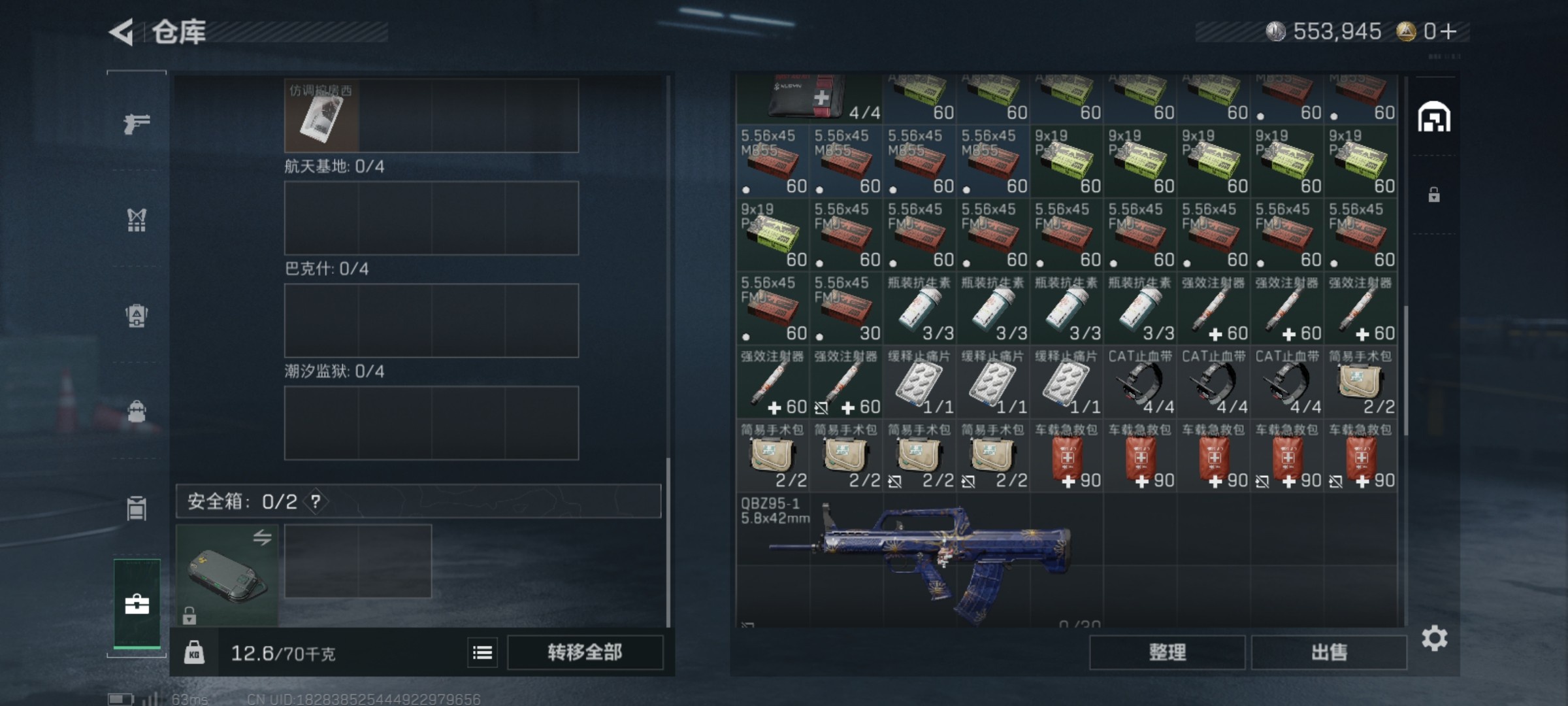This screenshot has height=706, width=1568.
Task: Open the 出售 sell option
Action: [1329, 652]
